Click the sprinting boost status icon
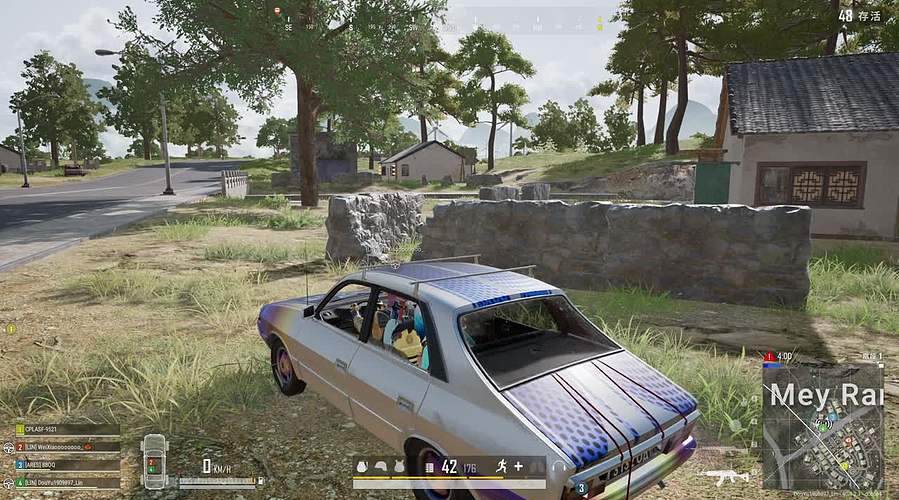 click(500, 466)
